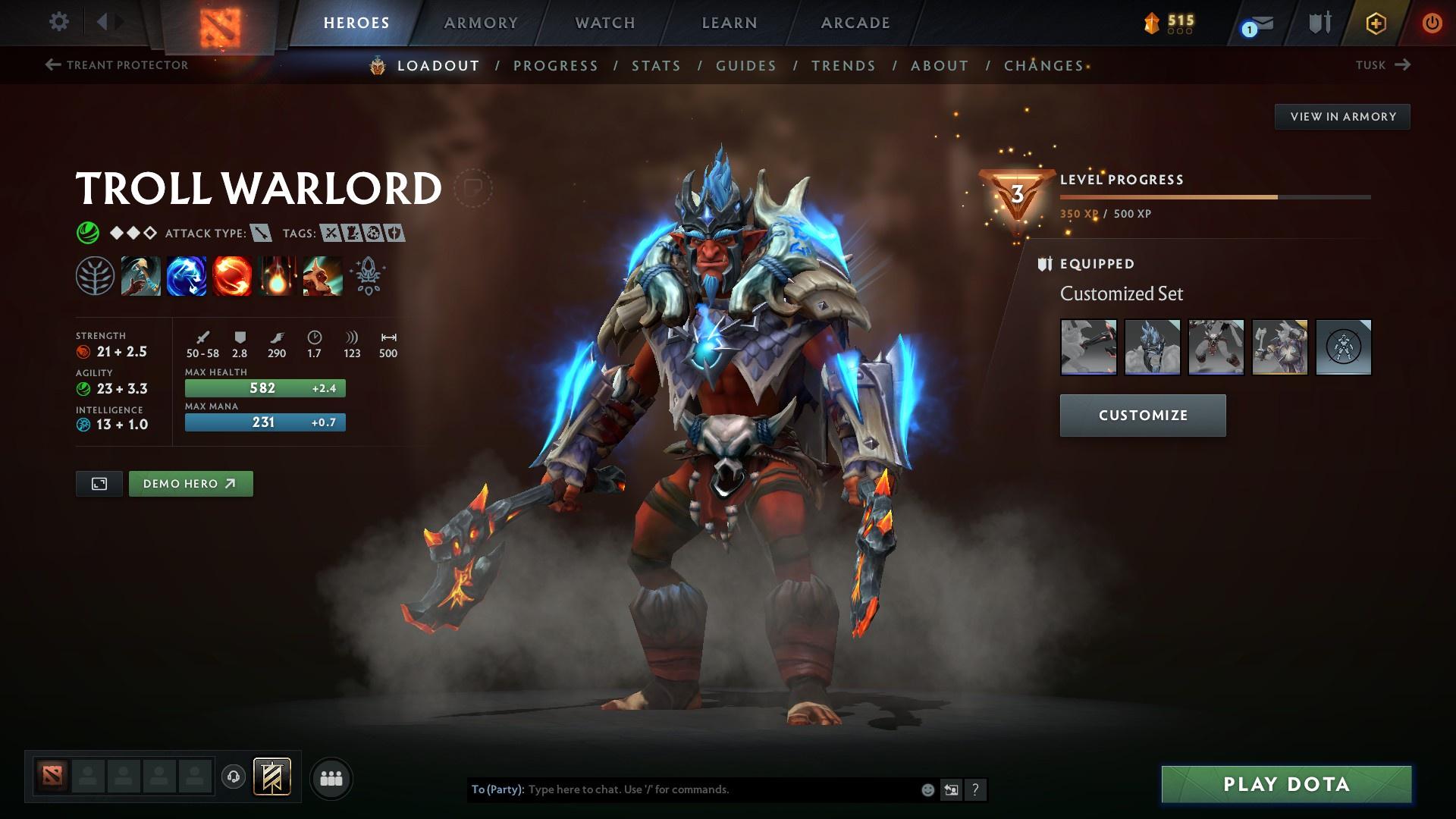This screenshot has width=1456, height=819.
Task: Open the settings gear icon
Action: pos(58,22)
